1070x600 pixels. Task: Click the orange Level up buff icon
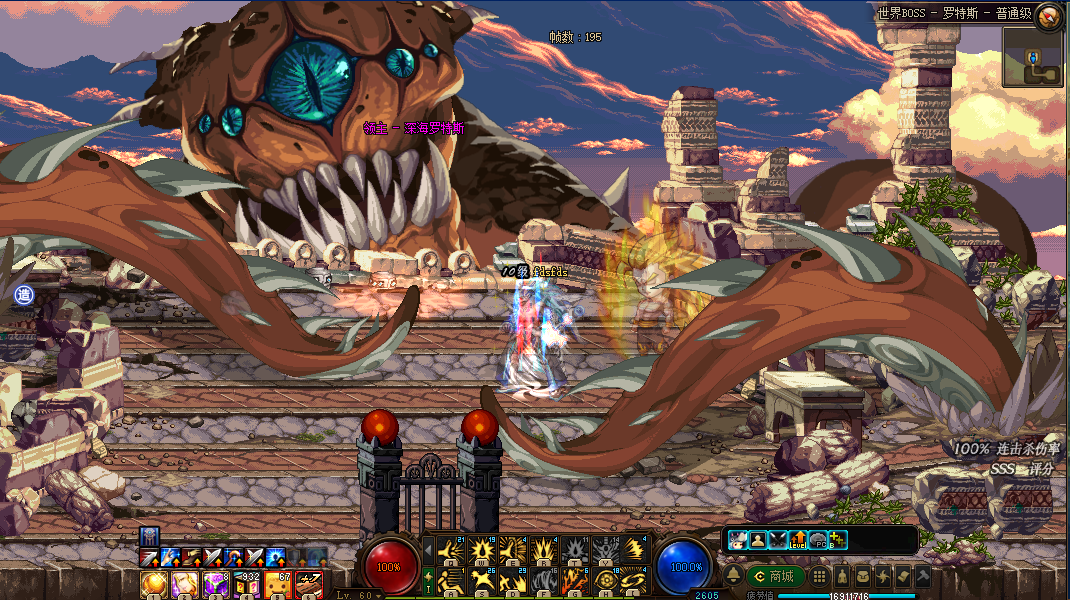(x=798, y=540)
